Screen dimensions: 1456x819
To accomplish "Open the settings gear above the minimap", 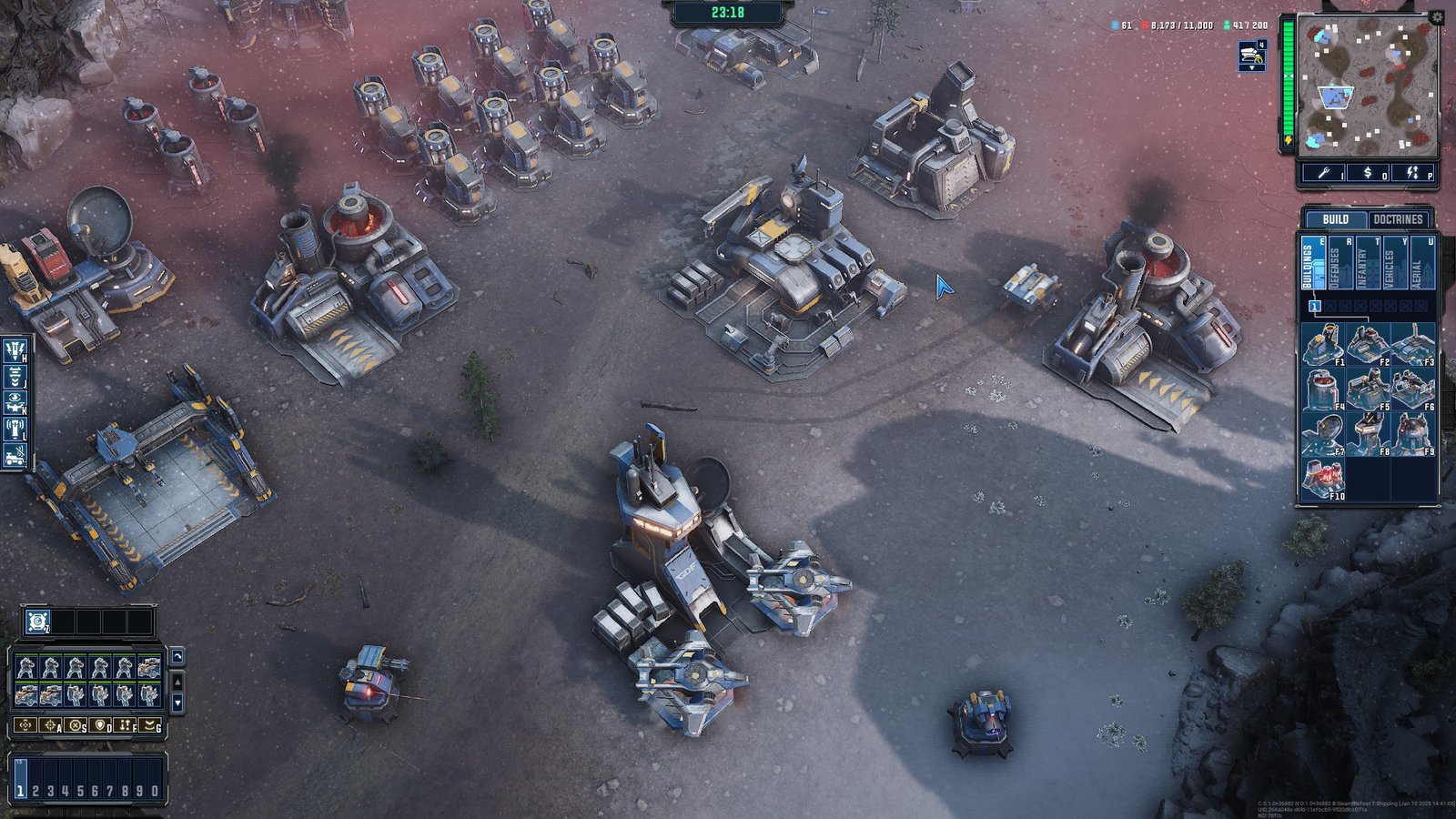I will click(1438, 15).
